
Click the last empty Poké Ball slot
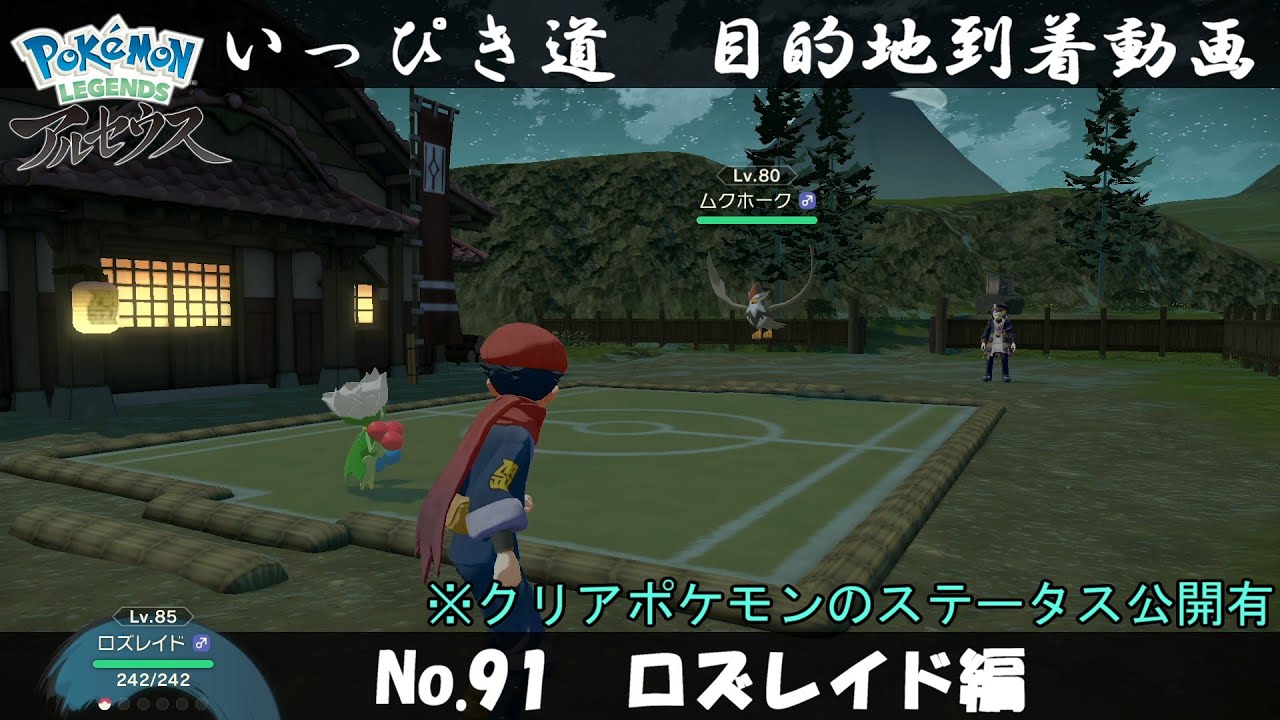(x=200, y=703)
